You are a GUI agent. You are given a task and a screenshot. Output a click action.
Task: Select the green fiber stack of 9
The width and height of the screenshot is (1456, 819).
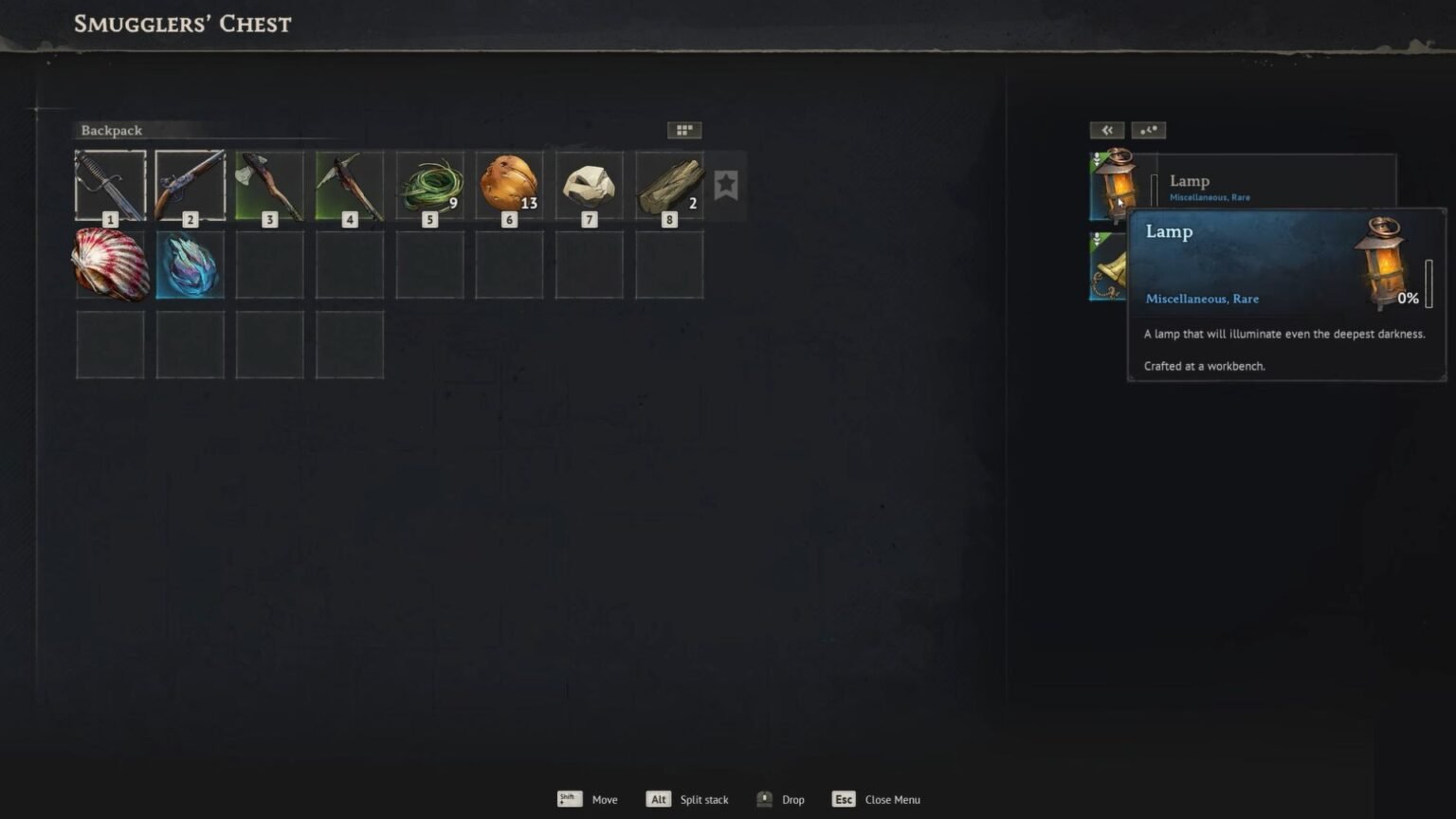[429, 185]
